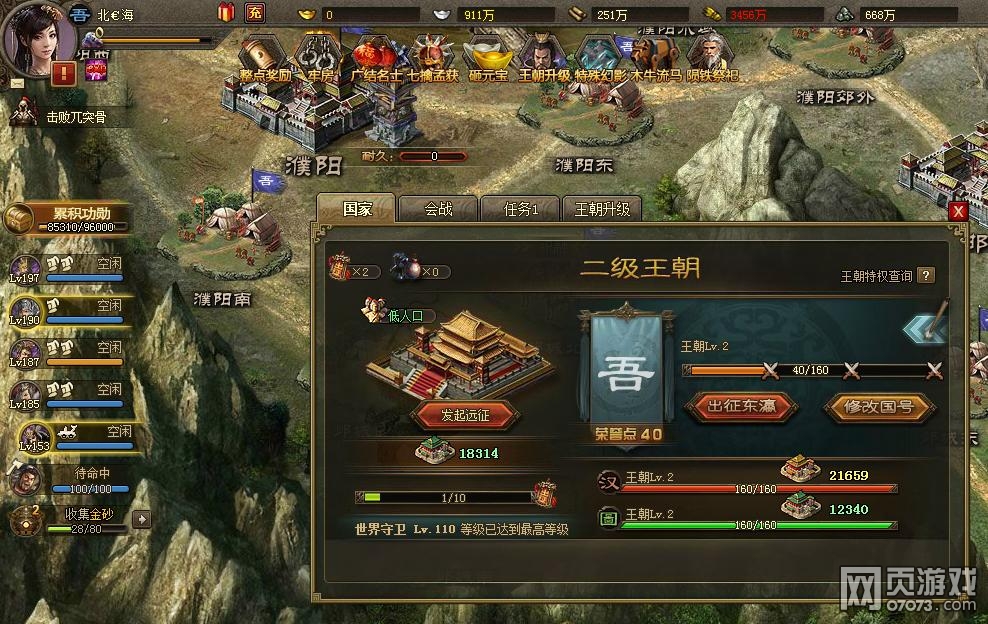Click 修改国号 to rename the dynasty
This screenshot has height=624, width=988.
(x=880, y=406)
